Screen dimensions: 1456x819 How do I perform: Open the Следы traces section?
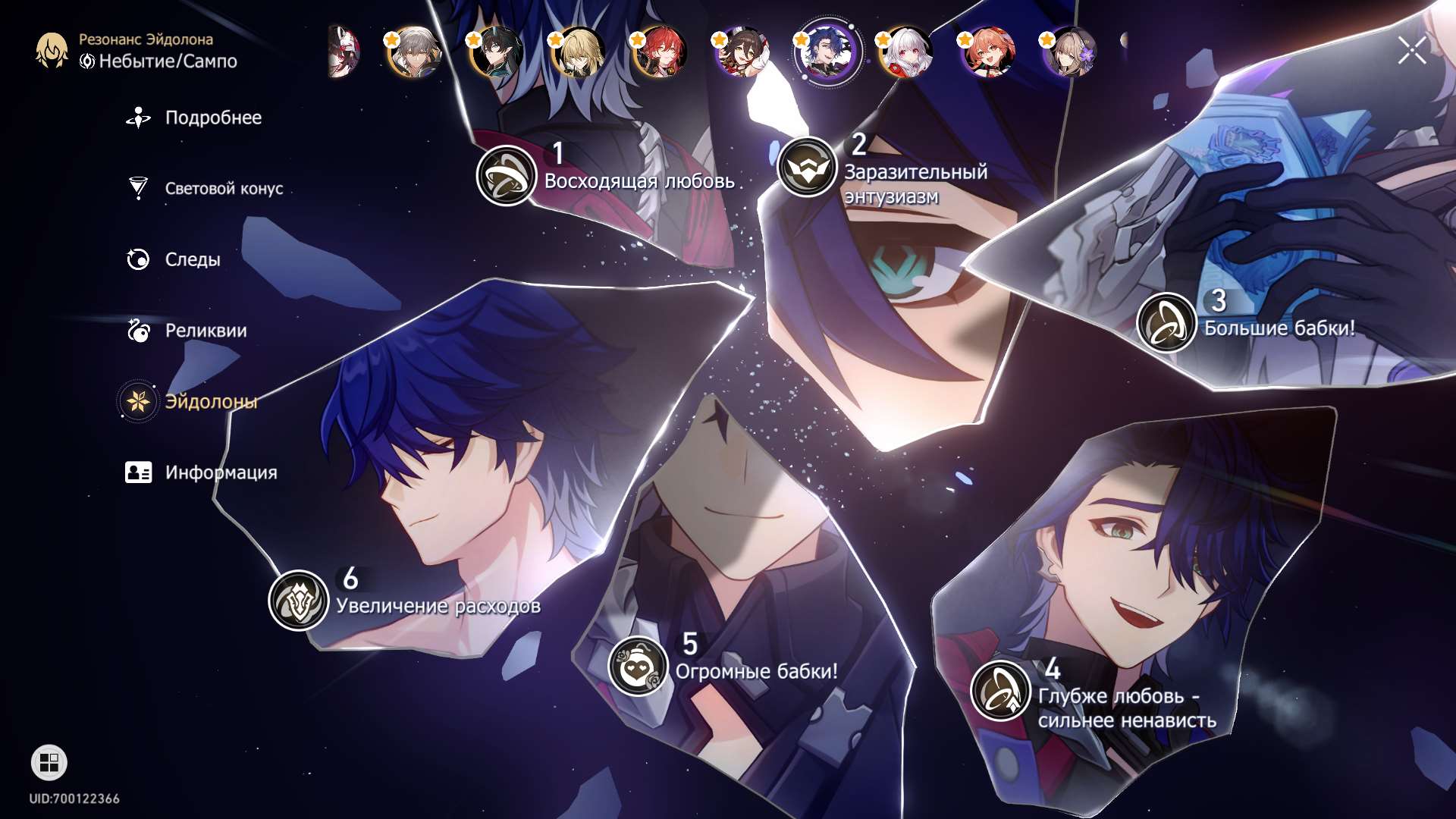(192, 259)
